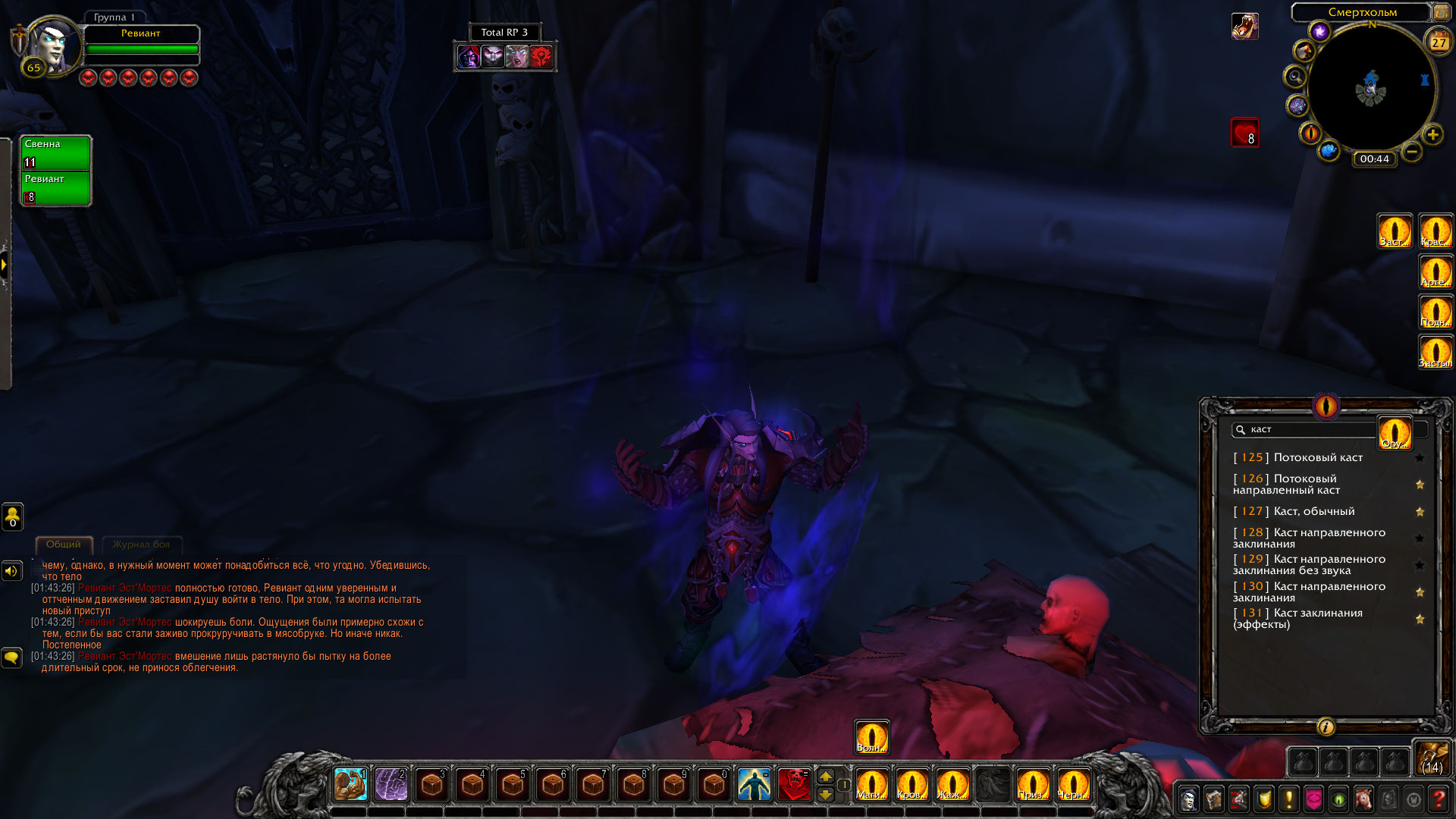
Task: Open the calendar showing day 27
Action: coord(1438,42)
